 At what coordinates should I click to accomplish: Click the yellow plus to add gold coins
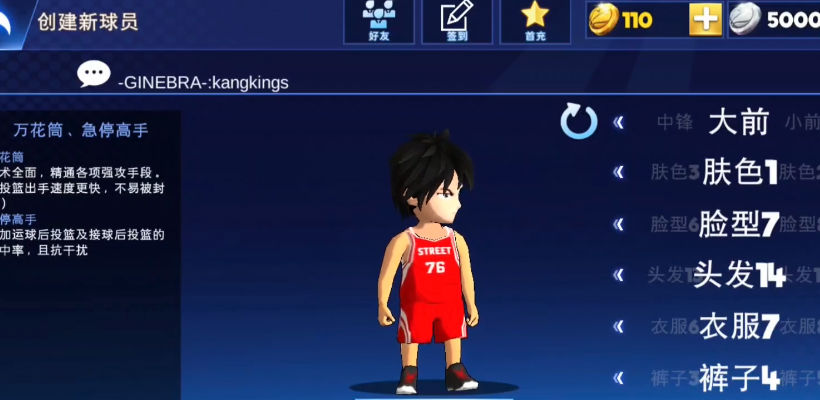(705, 20)
